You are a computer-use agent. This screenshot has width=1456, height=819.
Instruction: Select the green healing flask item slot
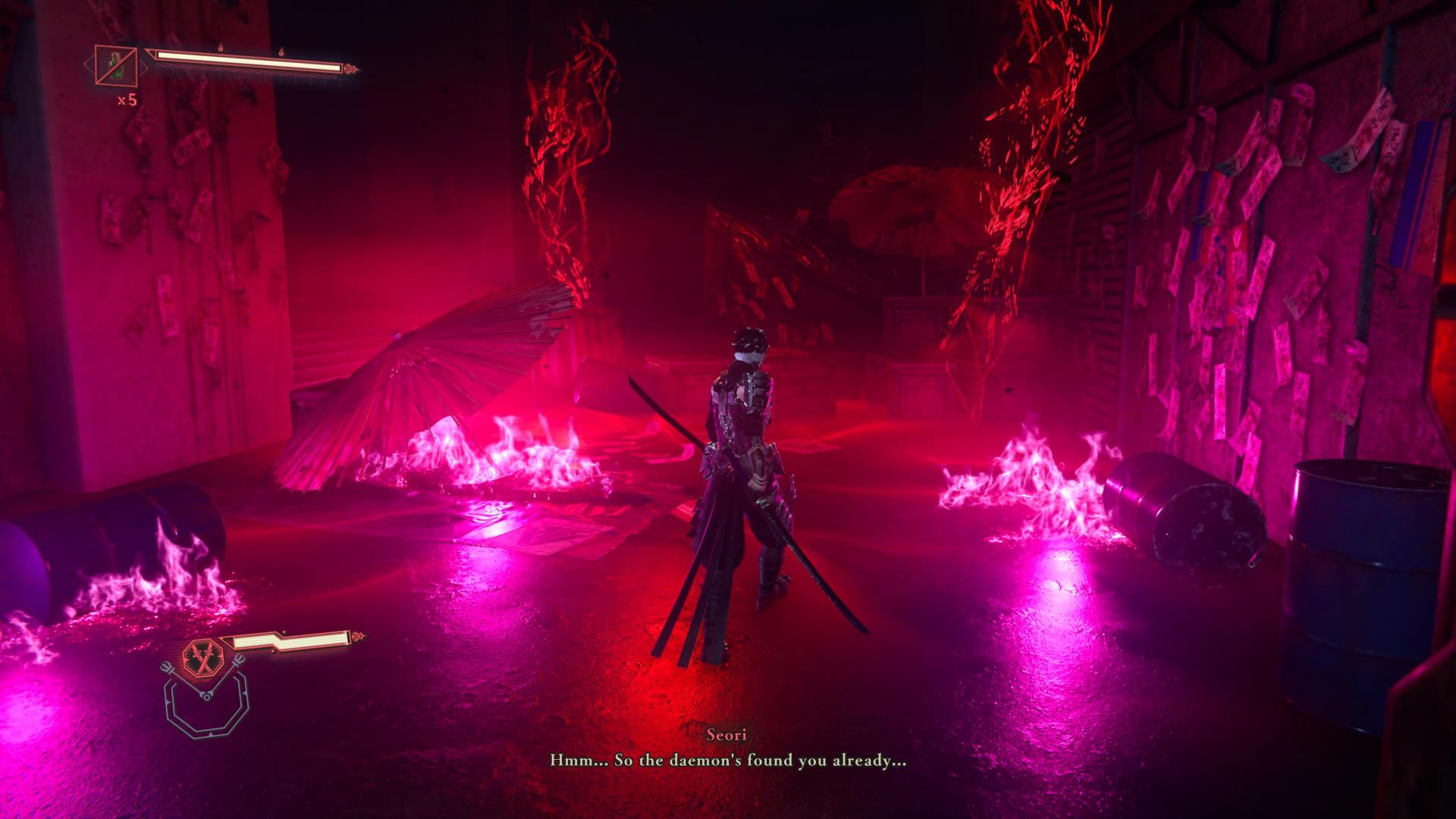[x=115, y=65]
